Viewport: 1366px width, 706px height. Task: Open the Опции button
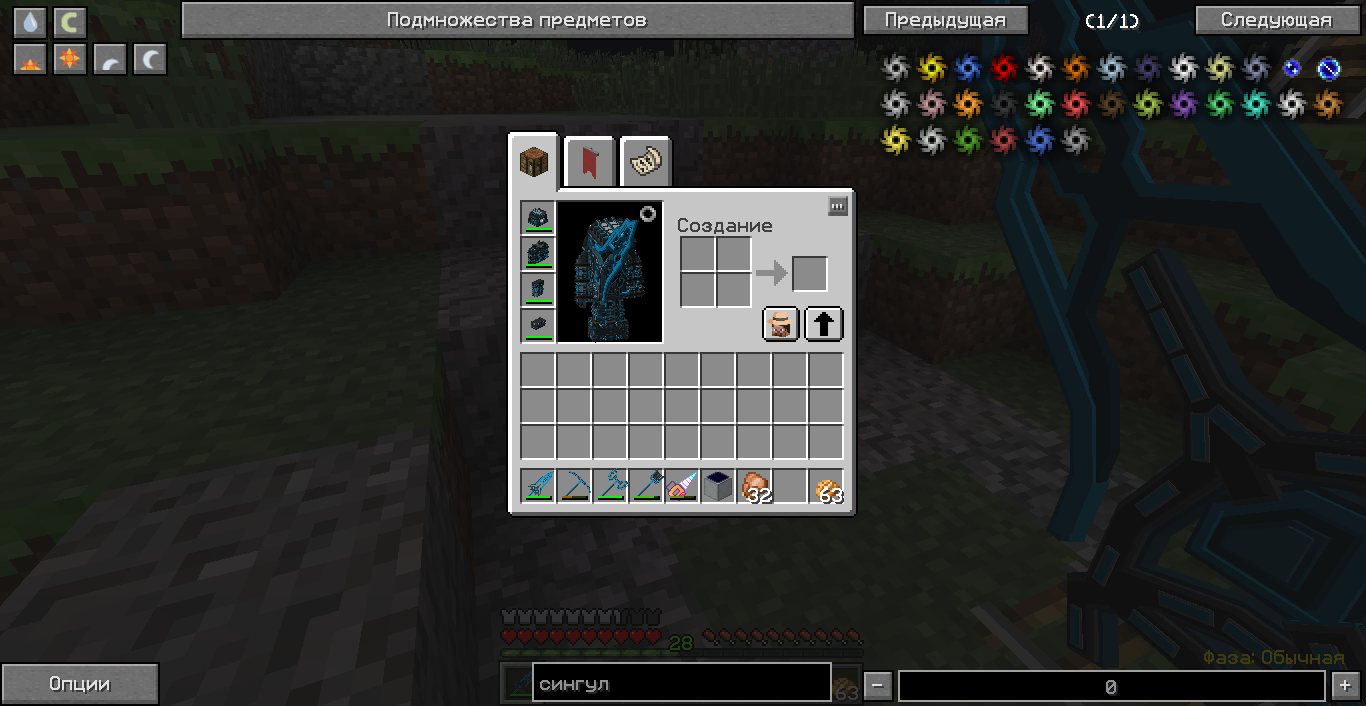(79, 684)
